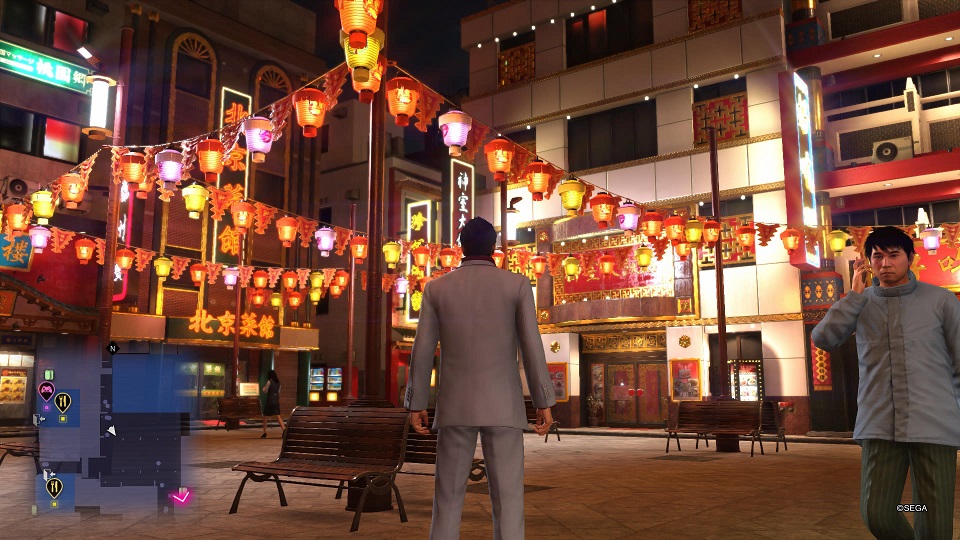The image size is (960, 540).
Task: Select the restaurant marker beside the arcade marker
Action: [x=63, y=402]
